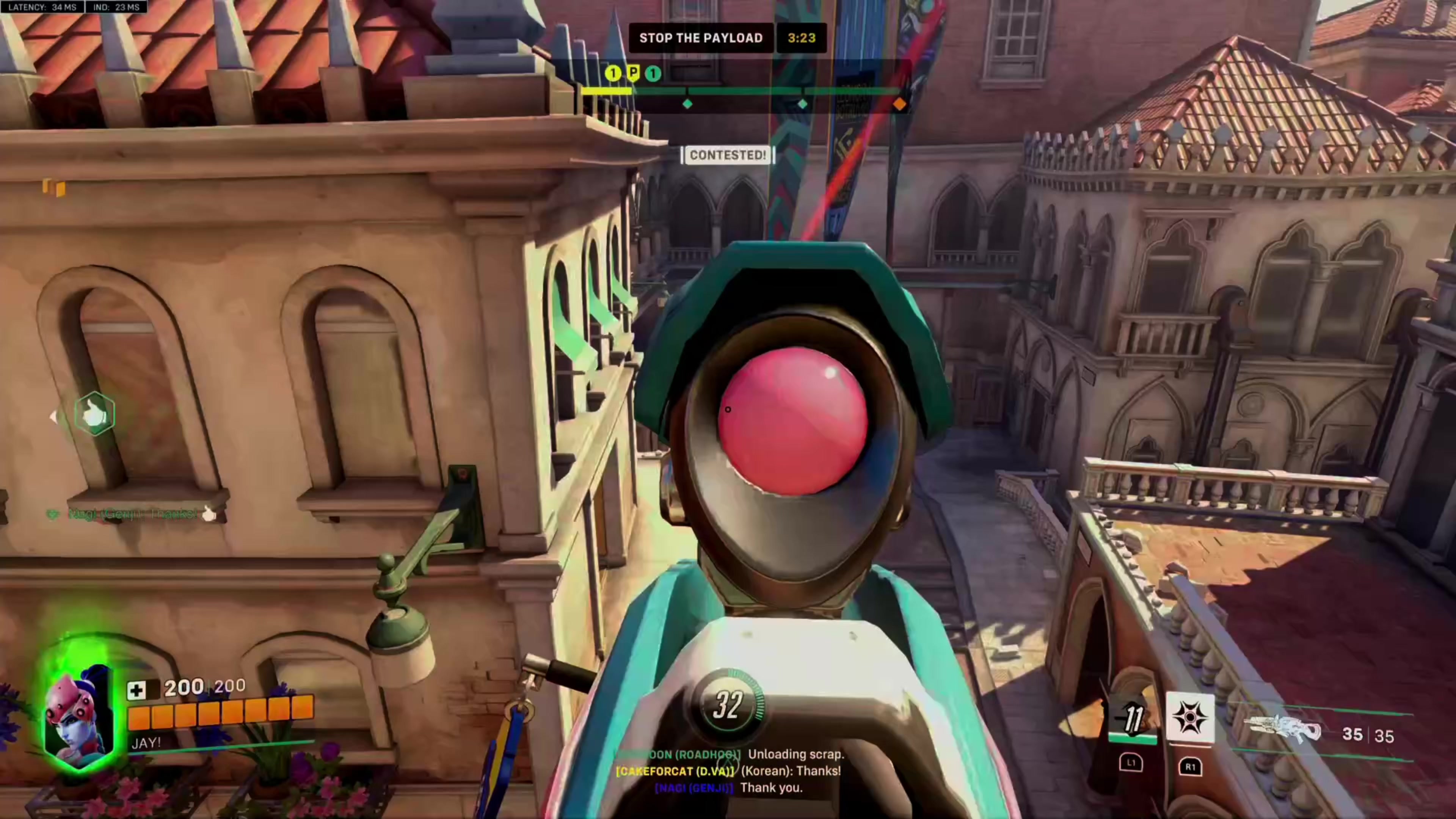Viewport: 1456px width, 819px height.
Task: Click the ultimate charge meter showing 32
Action: pyautogui.click(x=728, y=705)
